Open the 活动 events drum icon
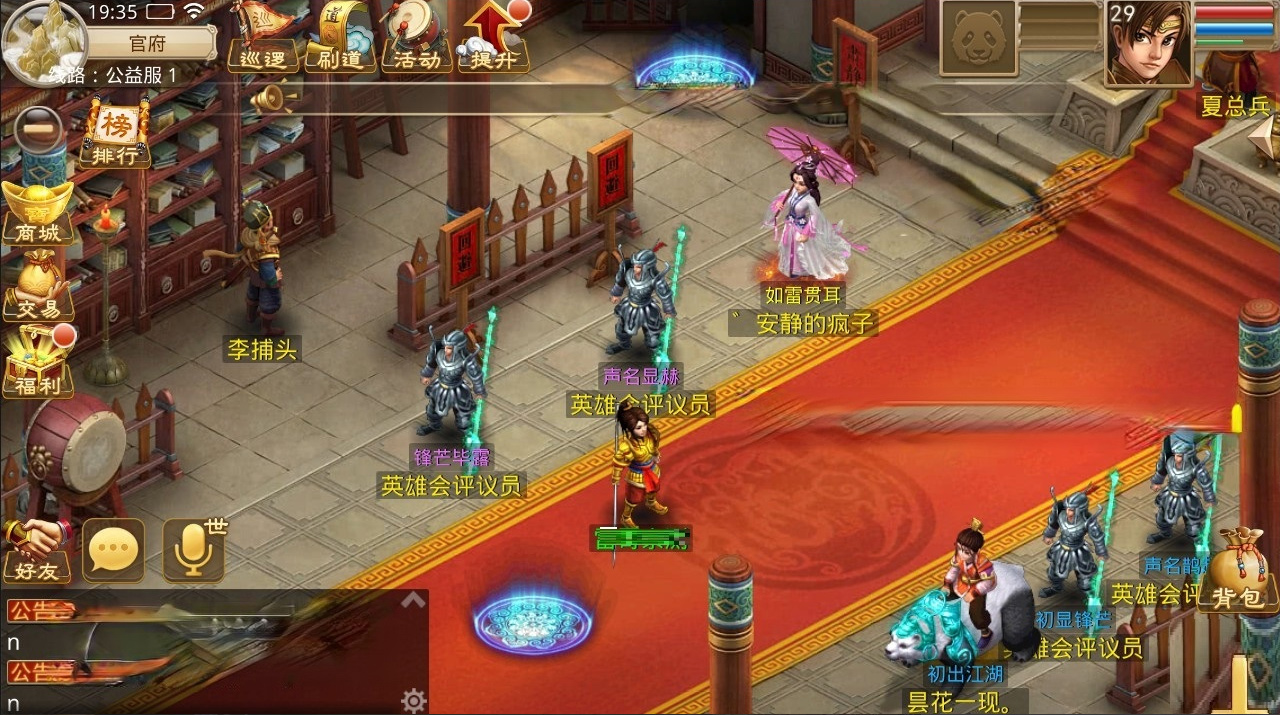 (415, 37)
